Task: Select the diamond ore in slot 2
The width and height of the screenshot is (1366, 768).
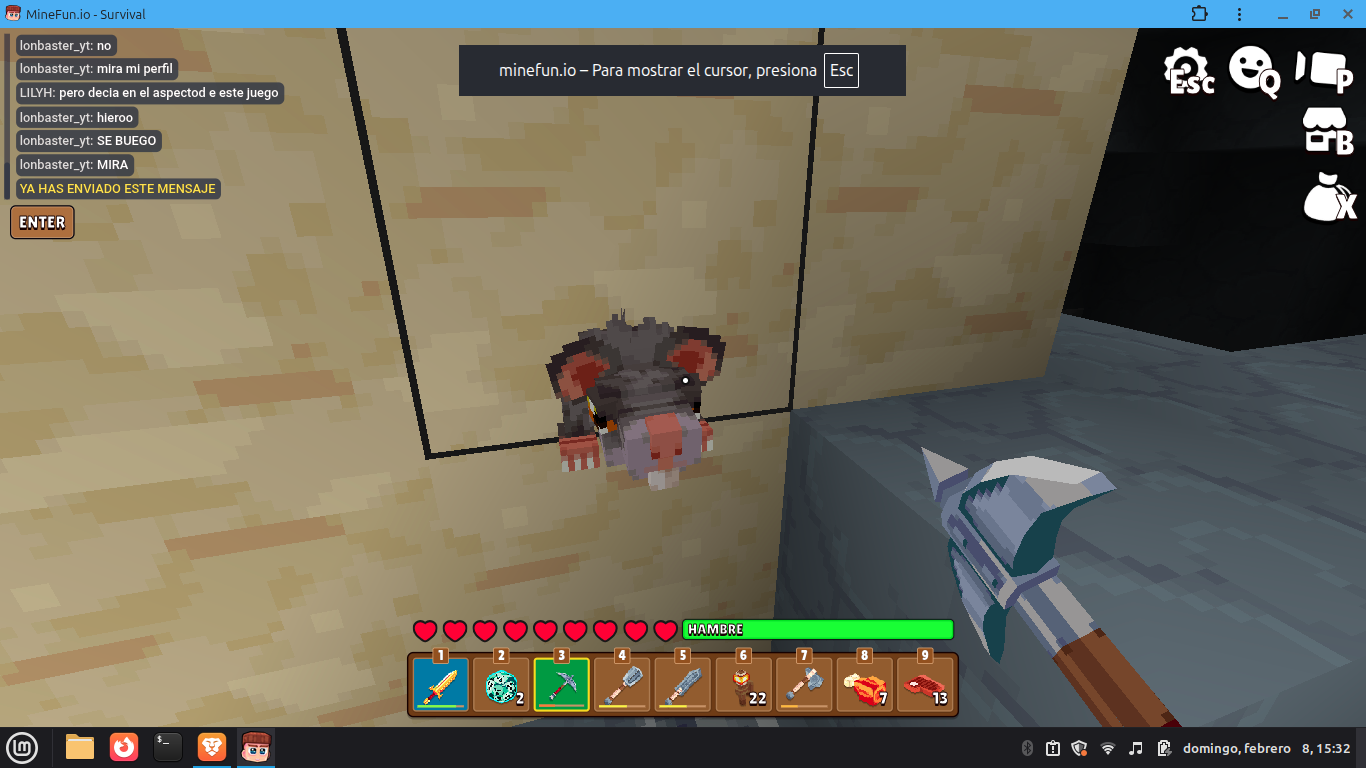Action: tap(501, 685)
